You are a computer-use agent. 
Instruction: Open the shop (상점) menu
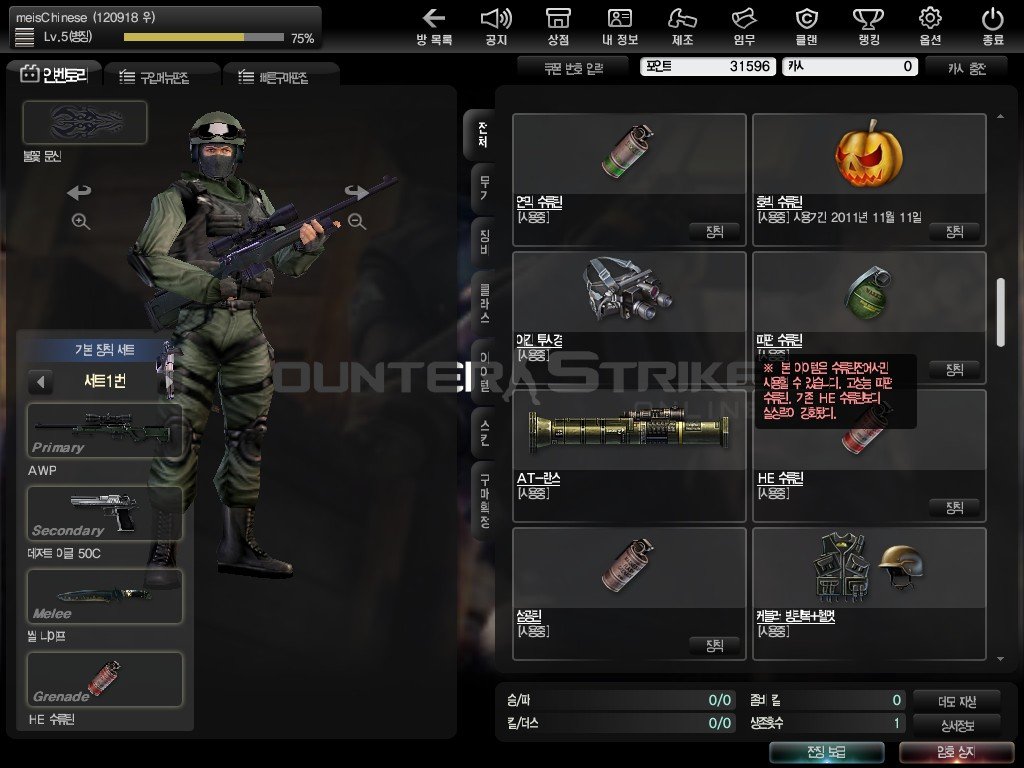(558, 26)
